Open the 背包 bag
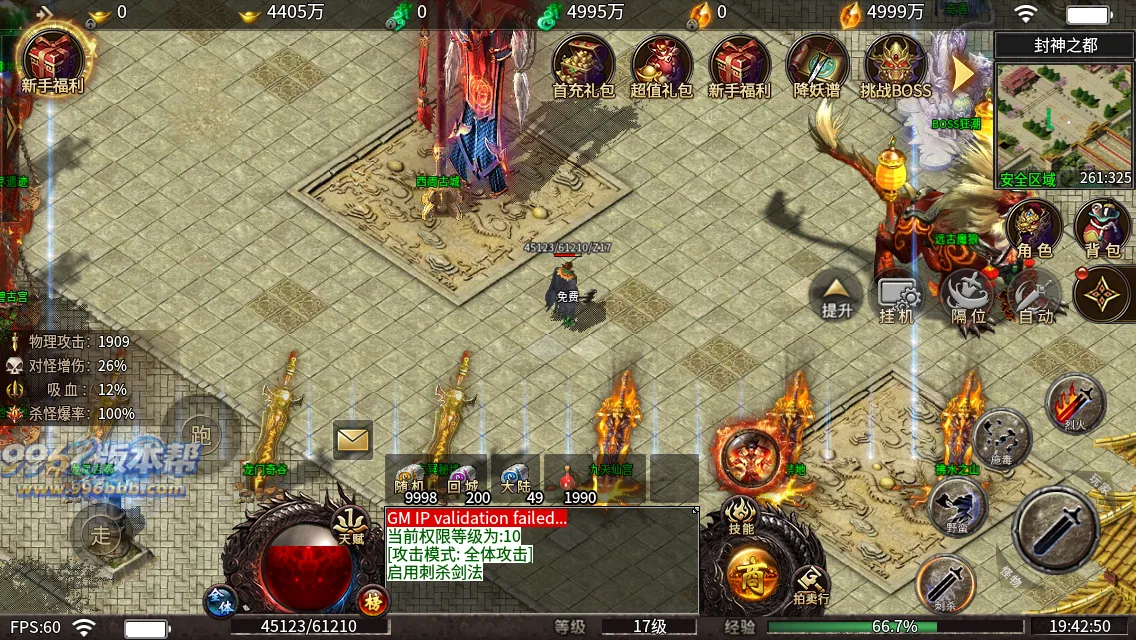This screenshot has height=640, width=1136. coord(1102,229)
